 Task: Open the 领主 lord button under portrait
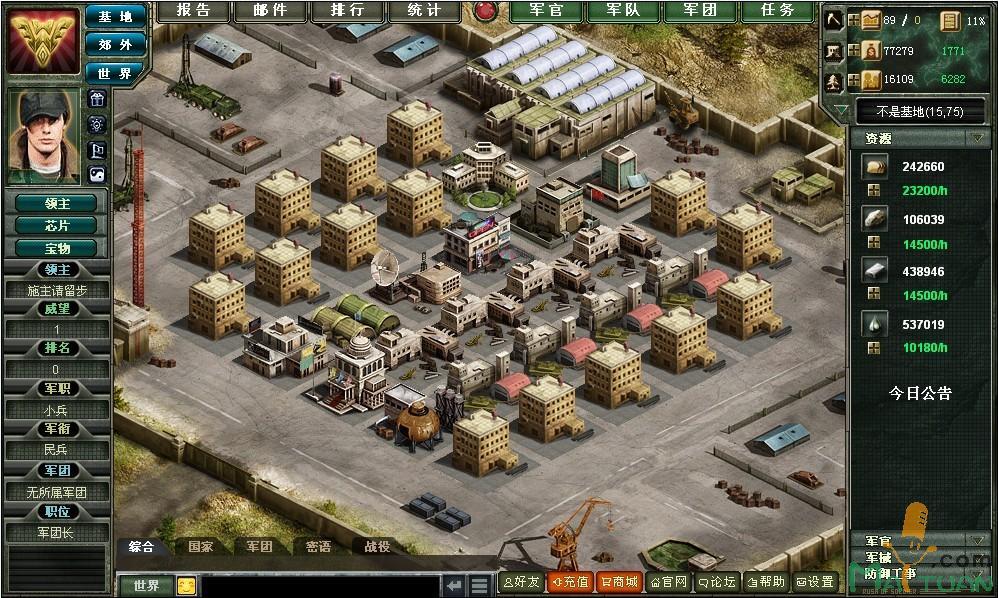pos(57,203)
